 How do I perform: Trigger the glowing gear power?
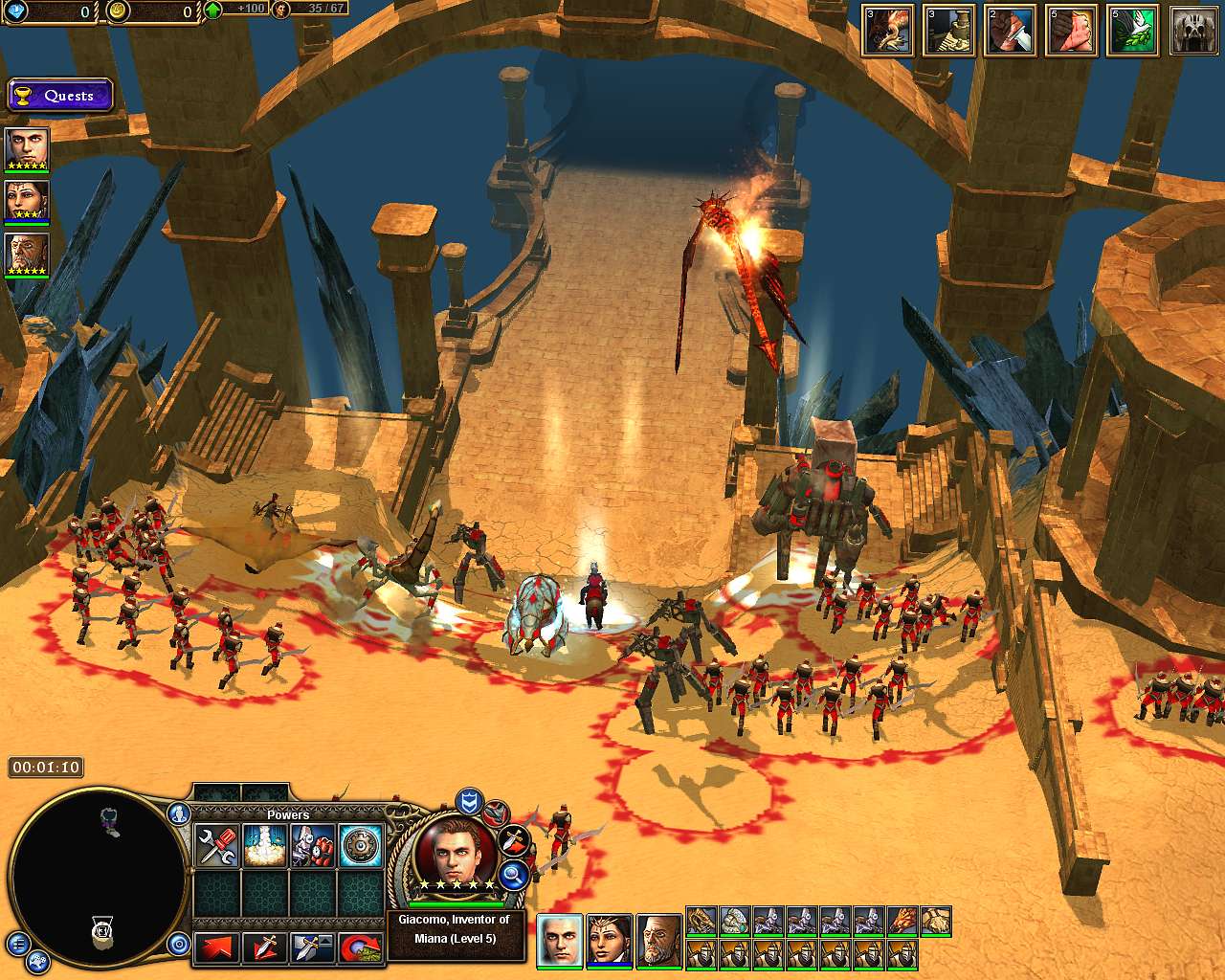361,846
